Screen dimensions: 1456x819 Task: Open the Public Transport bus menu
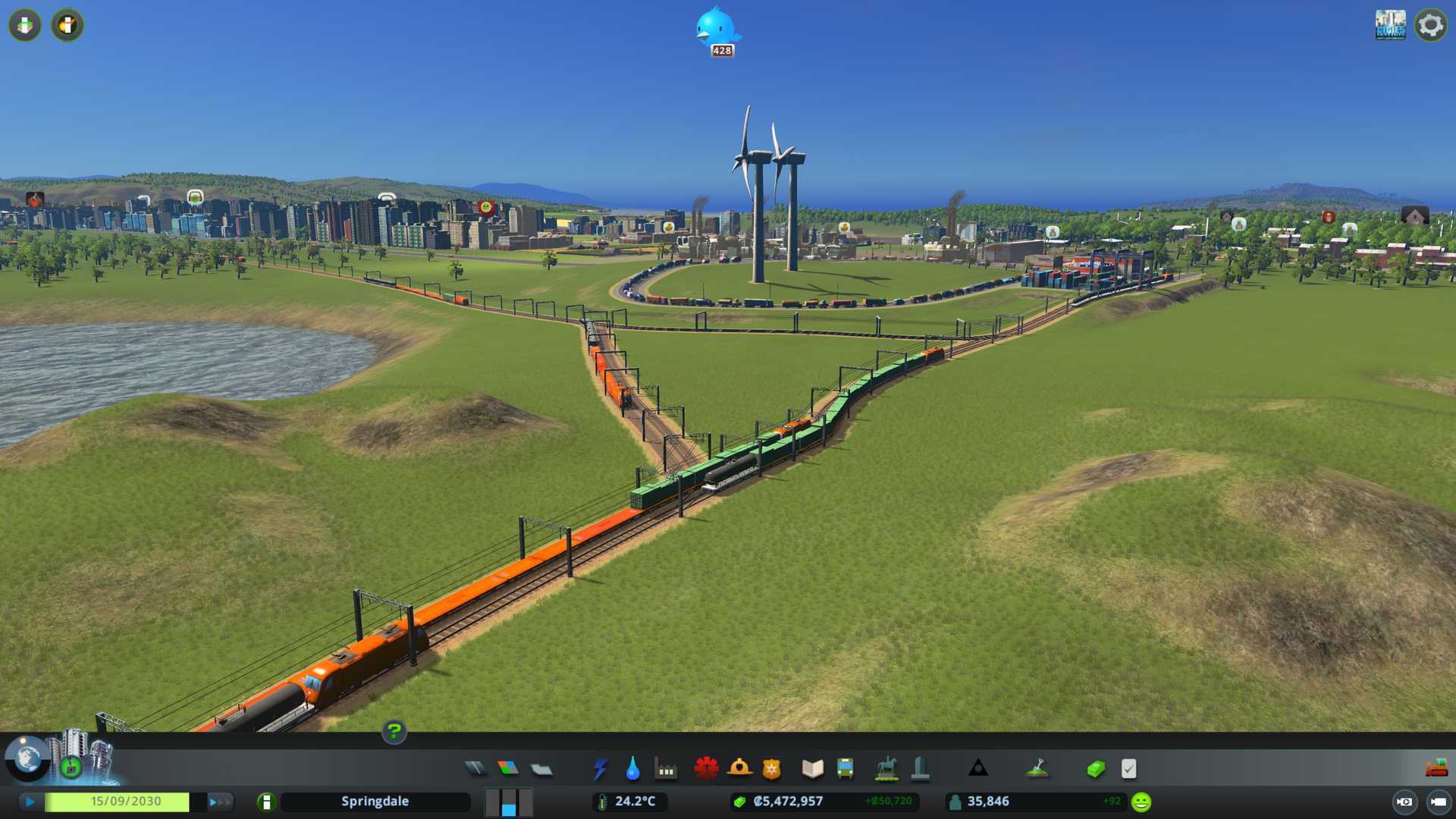click(846, 769)
